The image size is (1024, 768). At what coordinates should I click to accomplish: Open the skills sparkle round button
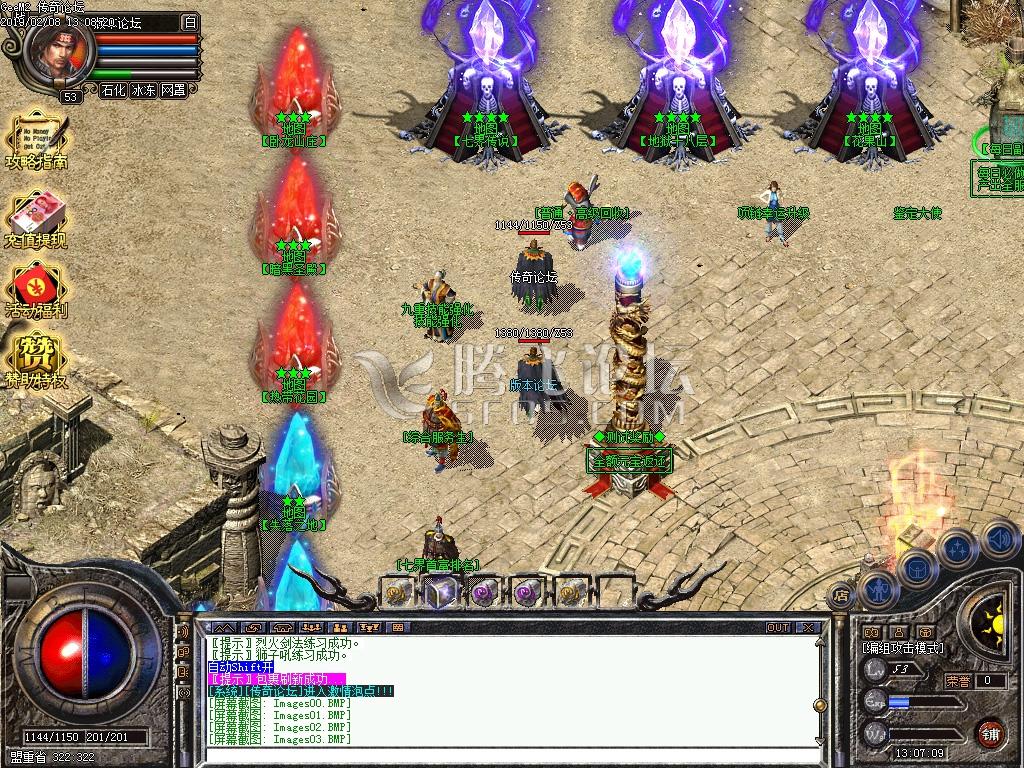pos(958,548)
